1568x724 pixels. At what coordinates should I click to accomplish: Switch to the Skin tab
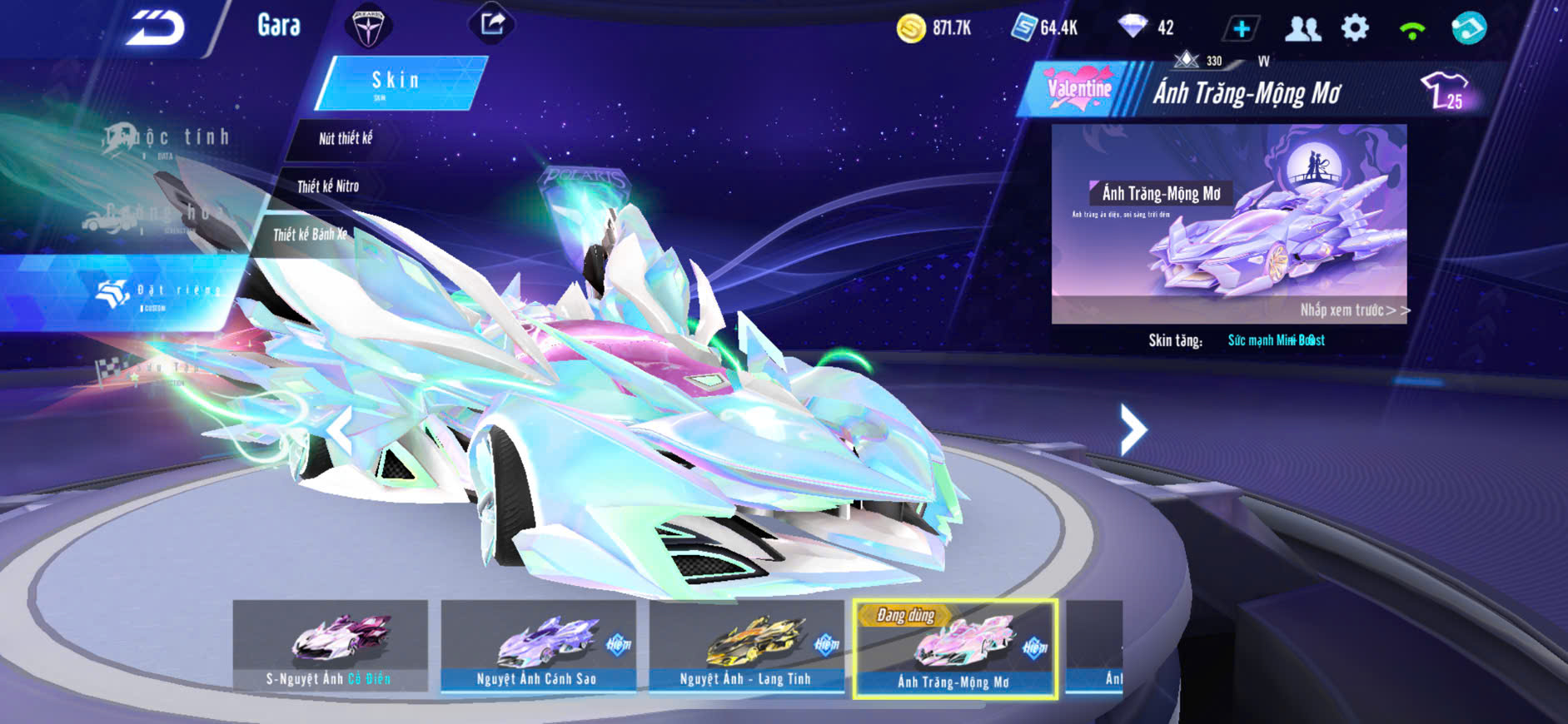click(398, 82)
